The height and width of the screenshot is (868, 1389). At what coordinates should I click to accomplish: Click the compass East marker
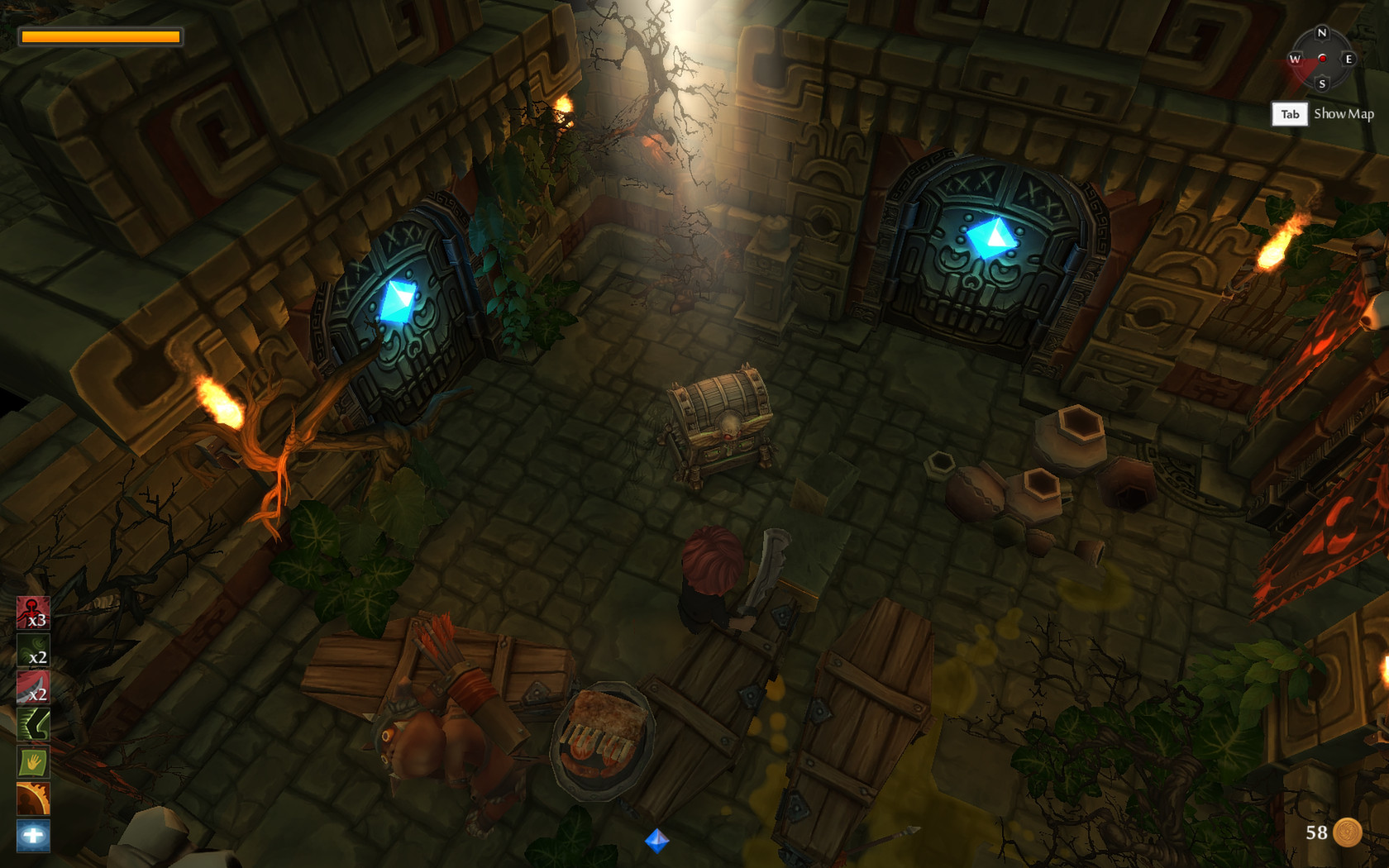(x=1348, y=60)
